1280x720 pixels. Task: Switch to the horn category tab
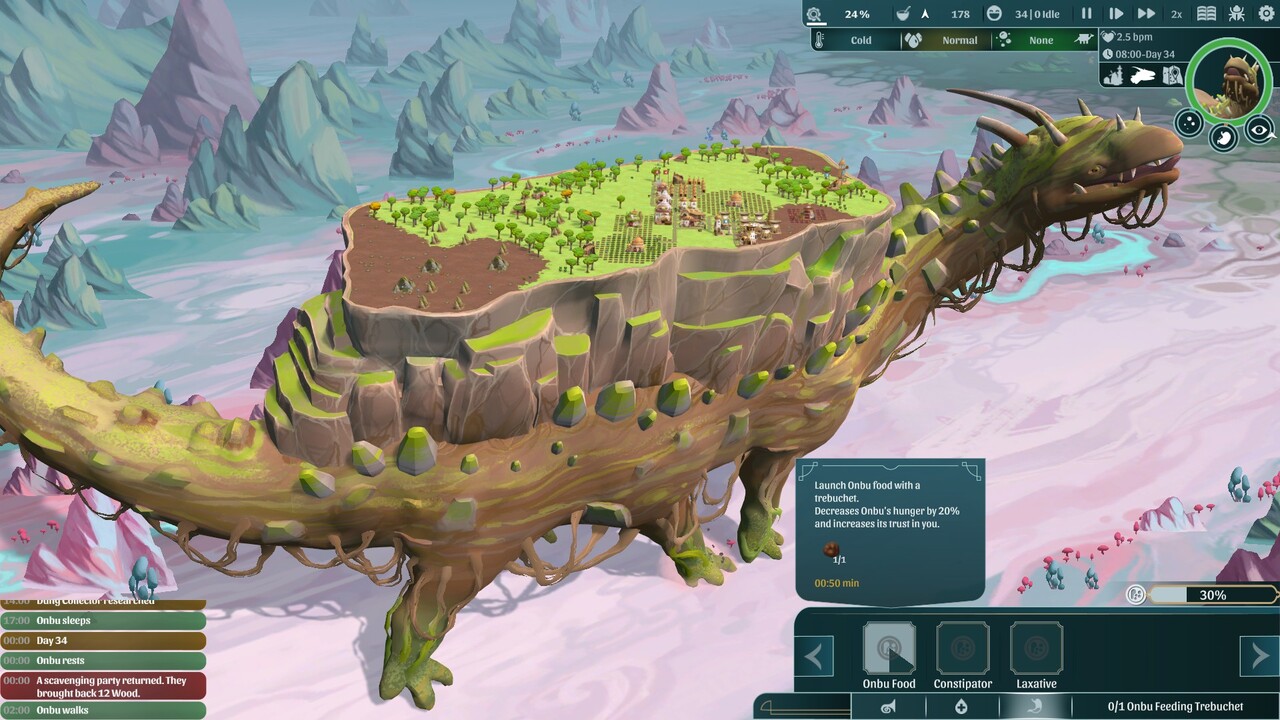coord(887,707)
